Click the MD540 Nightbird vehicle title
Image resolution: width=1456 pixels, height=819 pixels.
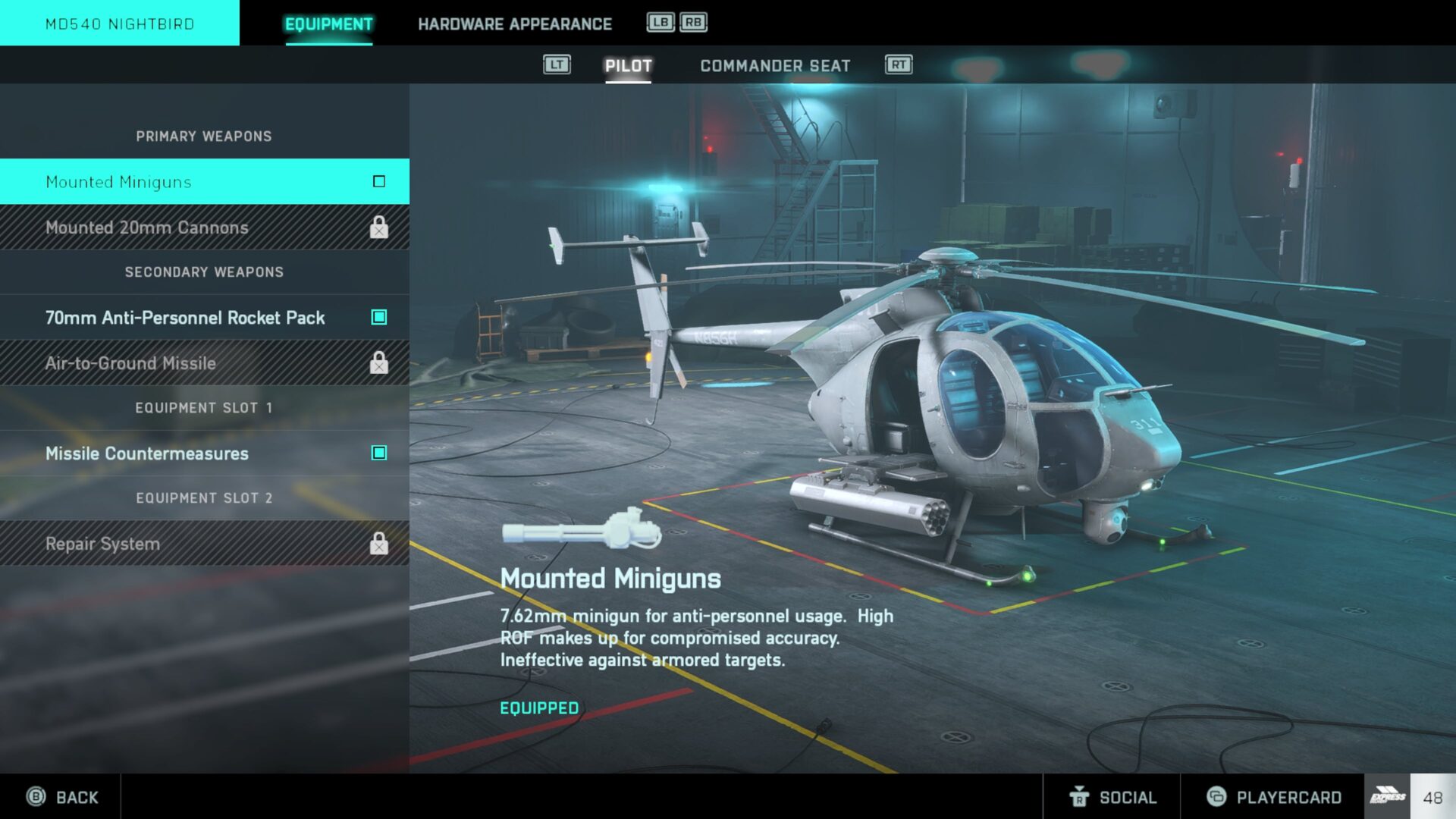[x=120, y=24]
